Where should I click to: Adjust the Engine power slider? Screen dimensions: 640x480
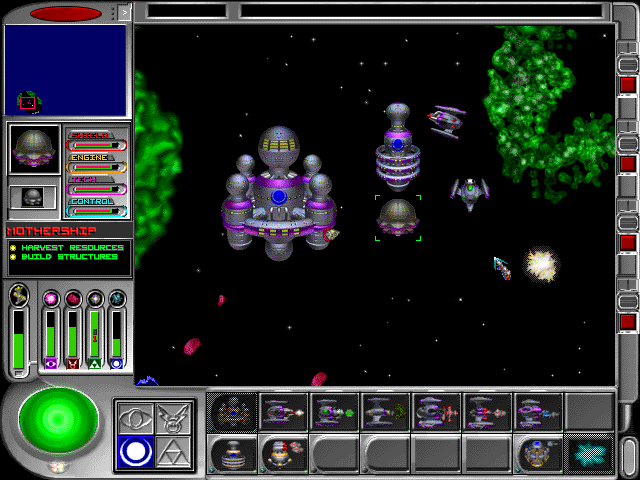pos(97,167)
